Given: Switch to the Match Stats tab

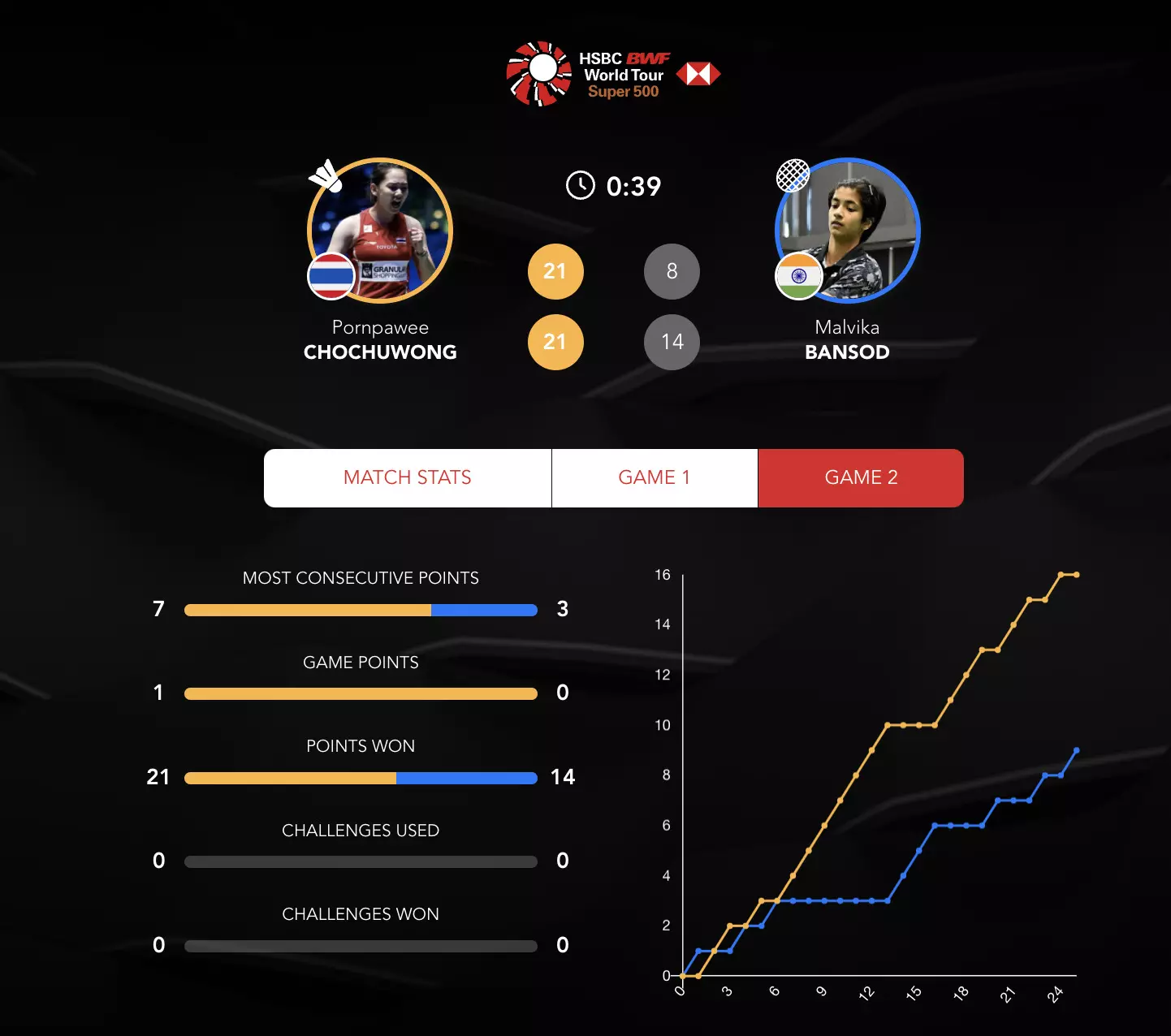Looking at the screenshot, I should coord(408,477).
